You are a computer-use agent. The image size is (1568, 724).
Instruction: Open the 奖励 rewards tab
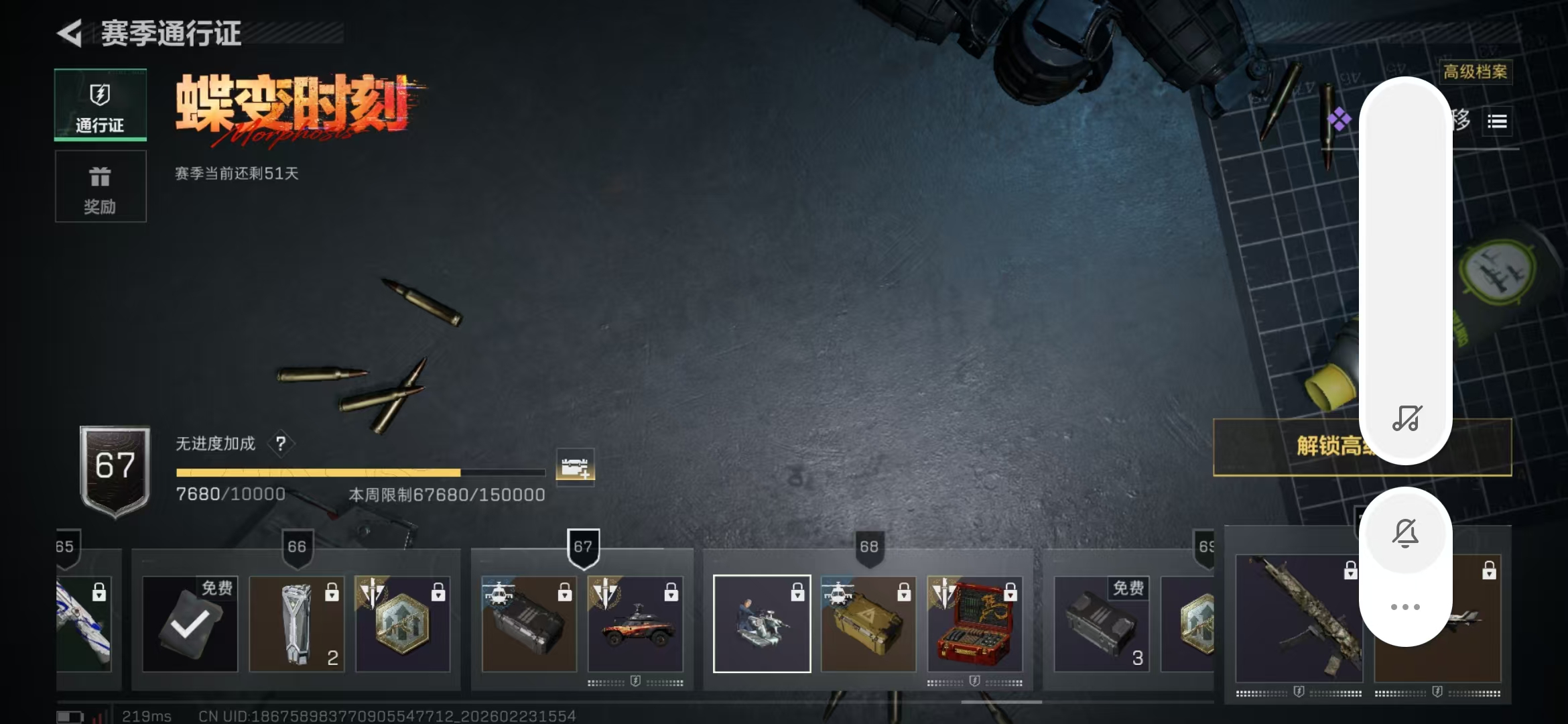click(101, 186)
